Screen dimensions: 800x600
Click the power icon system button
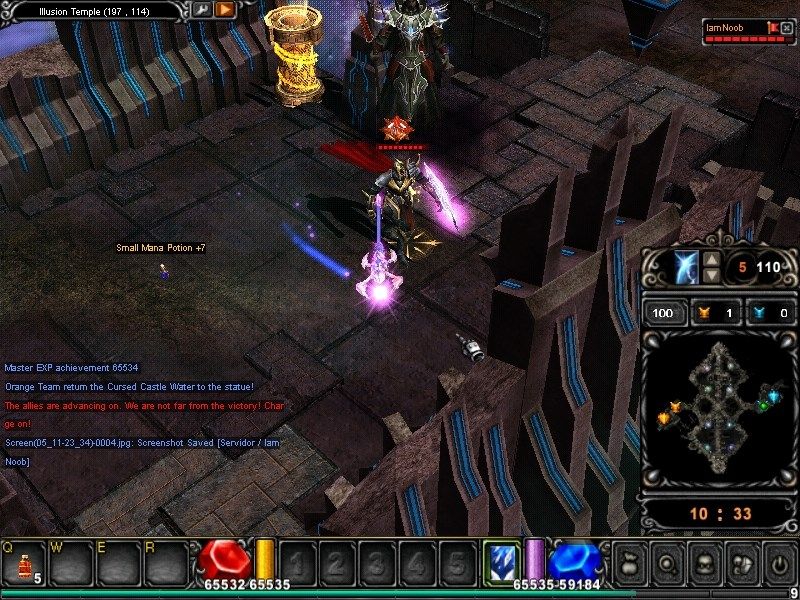tap(778, 562)
